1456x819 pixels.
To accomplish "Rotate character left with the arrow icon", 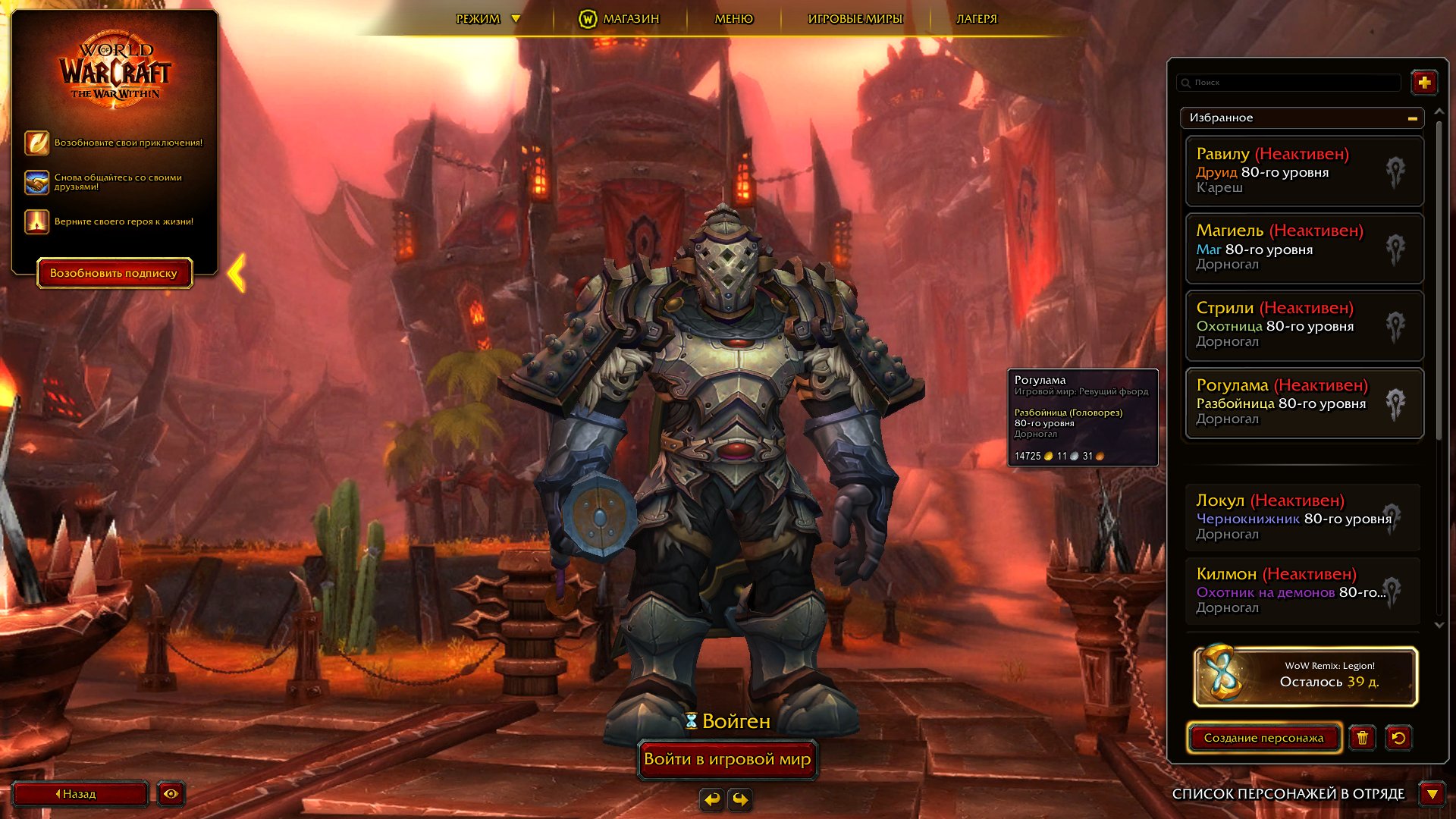I will point(711,799).
